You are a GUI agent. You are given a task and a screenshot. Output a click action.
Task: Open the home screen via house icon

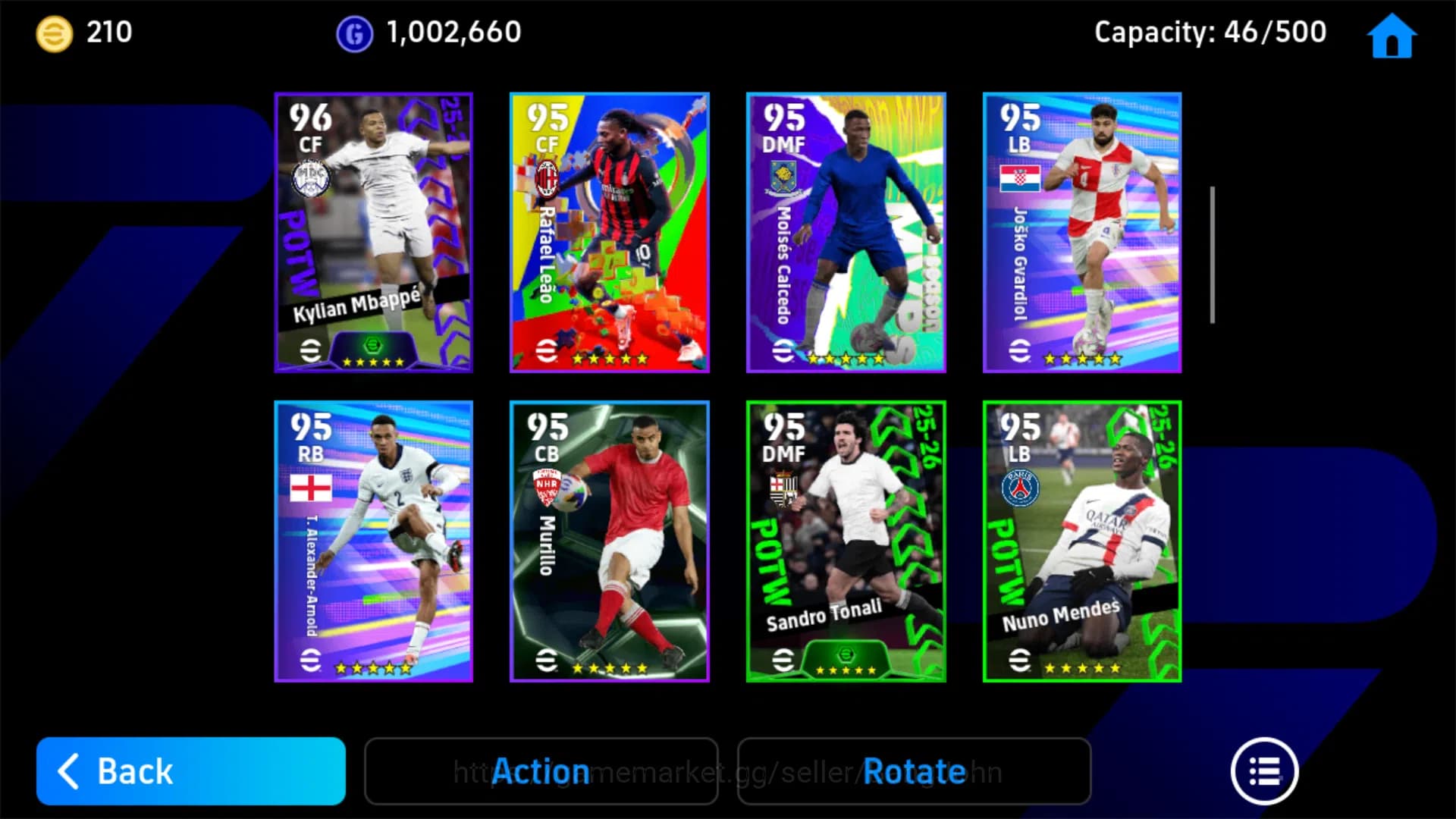(1391, 36)
